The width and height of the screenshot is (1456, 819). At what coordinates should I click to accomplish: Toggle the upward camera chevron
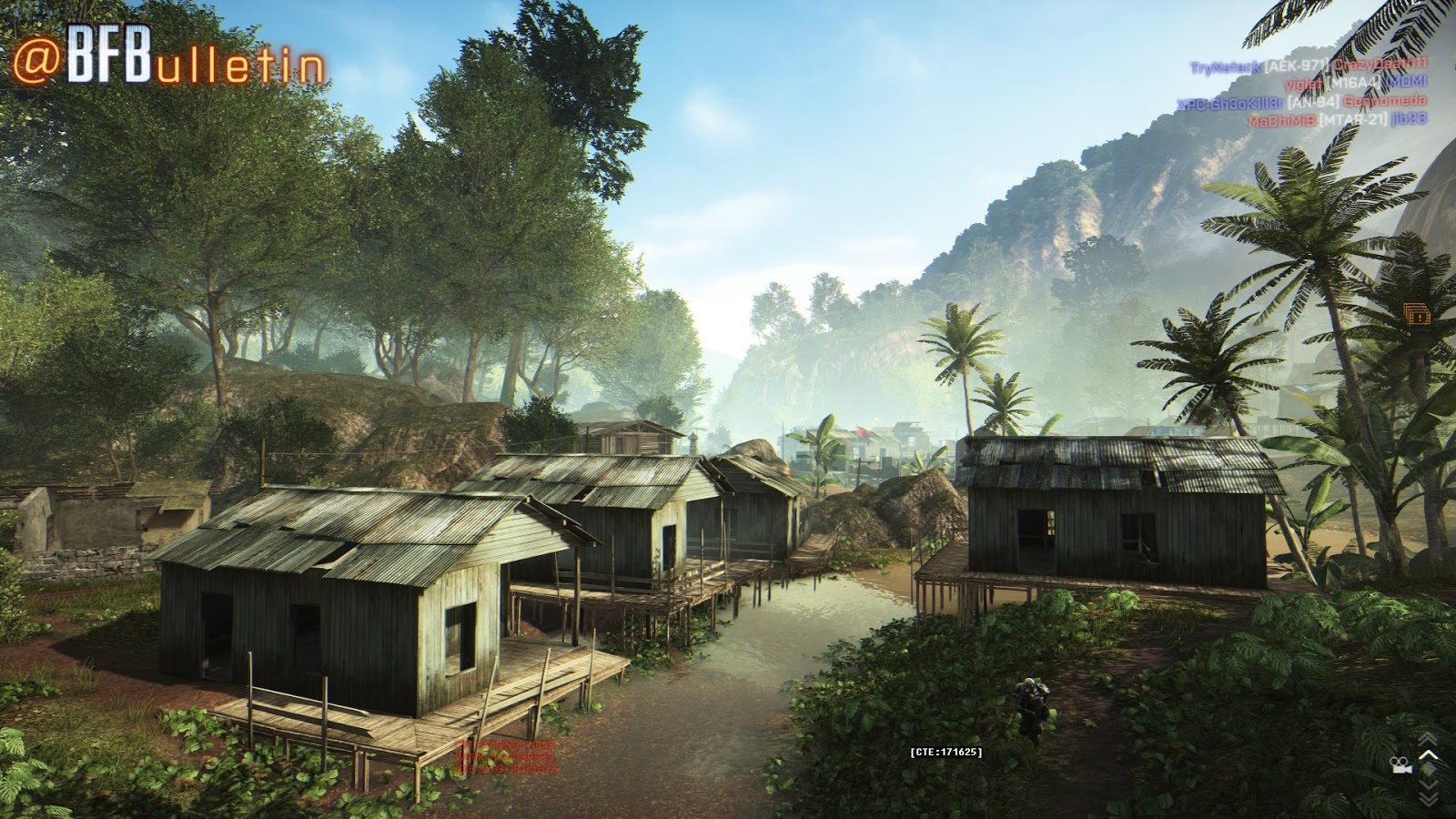coord(1429,755)
